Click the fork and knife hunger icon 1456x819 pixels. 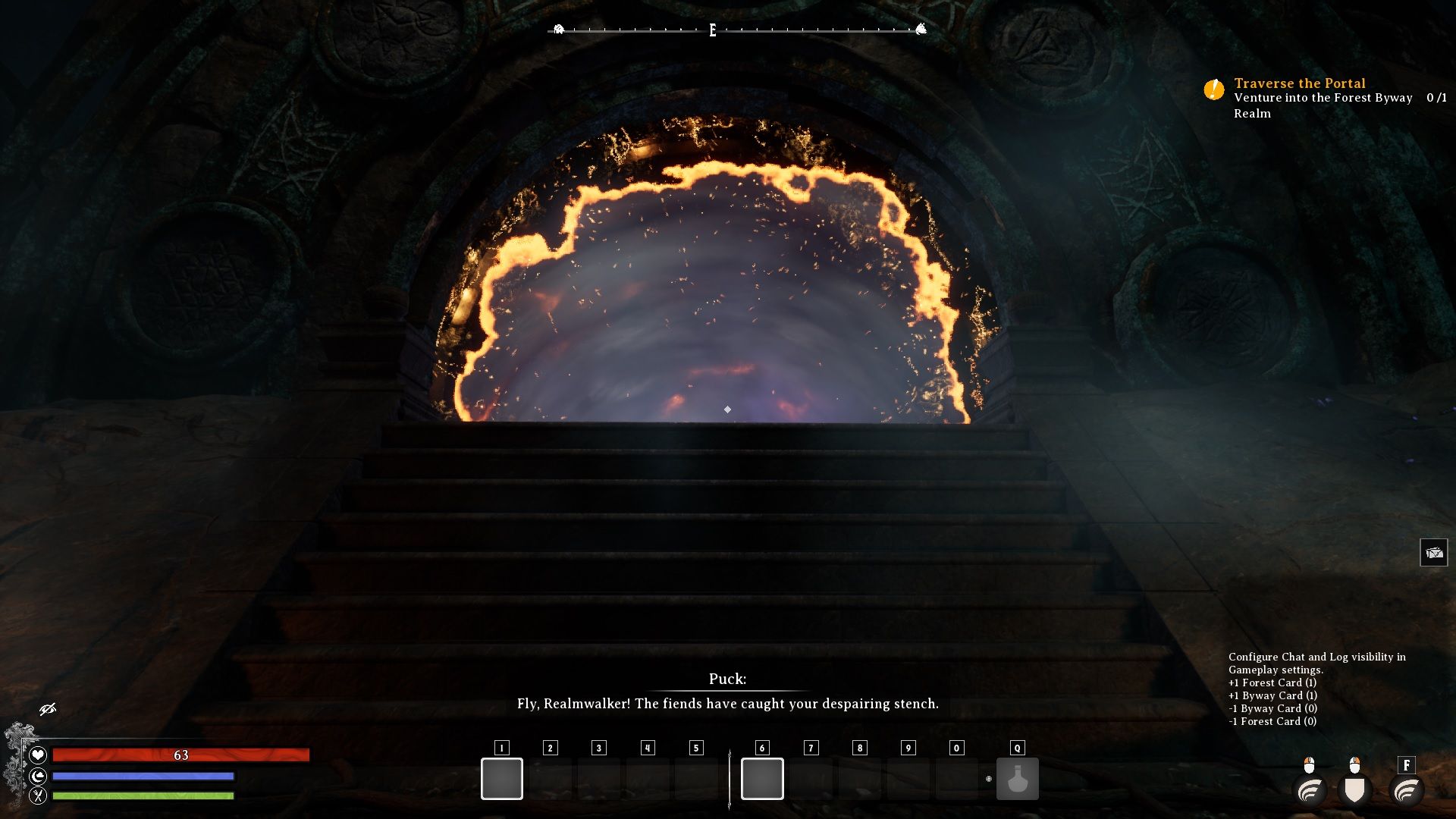[38, 795]
